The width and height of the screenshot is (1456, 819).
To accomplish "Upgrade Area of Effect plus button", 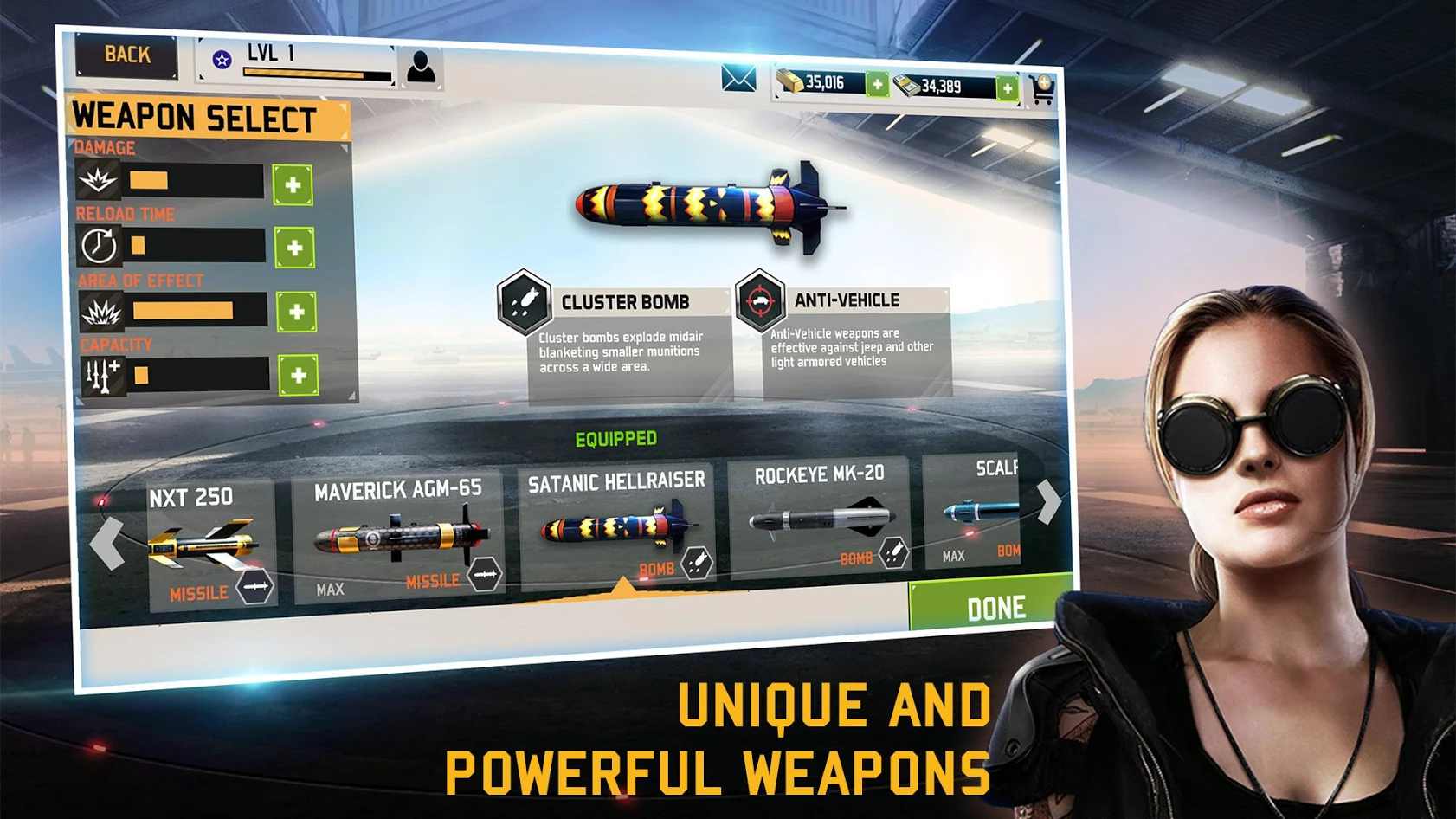I will (x=296, y=312).
